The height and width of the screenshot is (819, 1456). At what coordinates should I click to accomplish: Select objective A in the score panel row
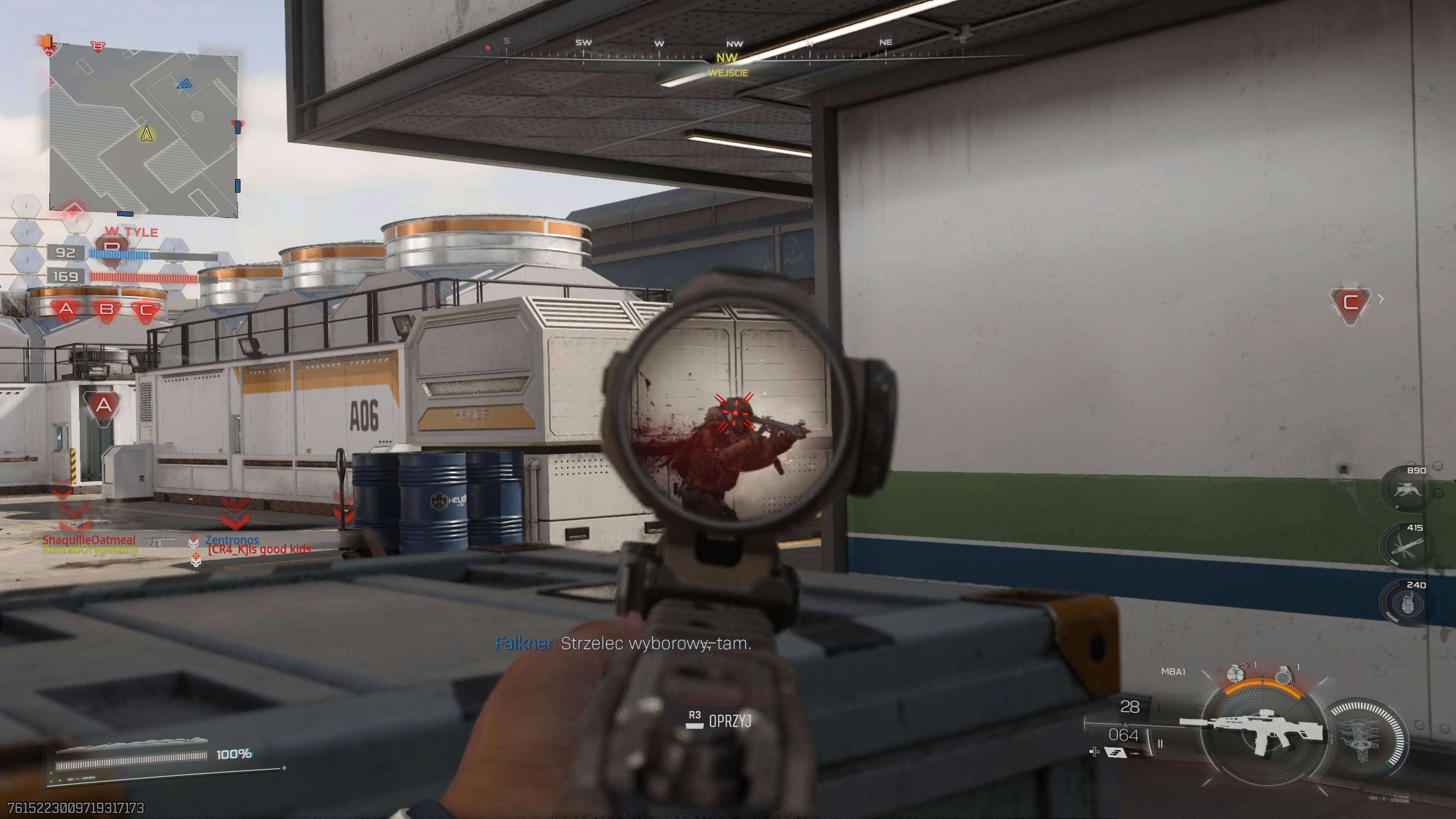[66, 309]
